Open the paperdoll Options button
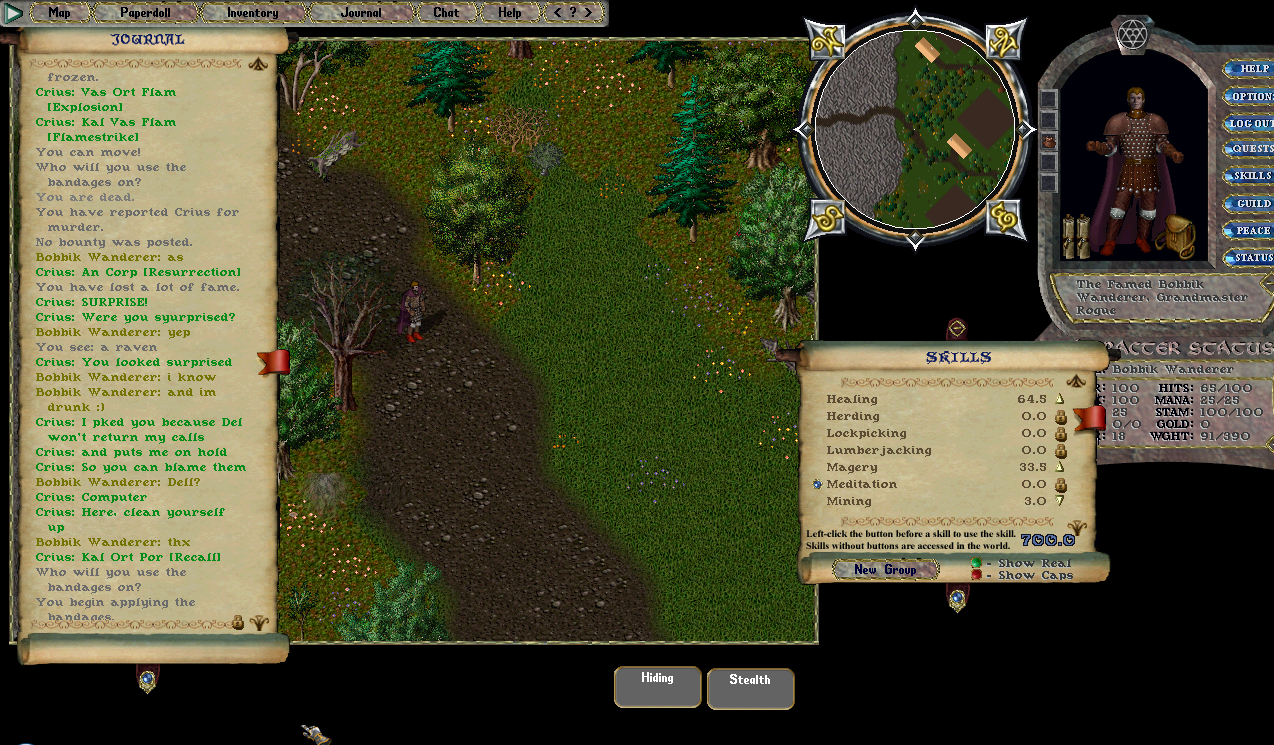 click(1249, 97)
